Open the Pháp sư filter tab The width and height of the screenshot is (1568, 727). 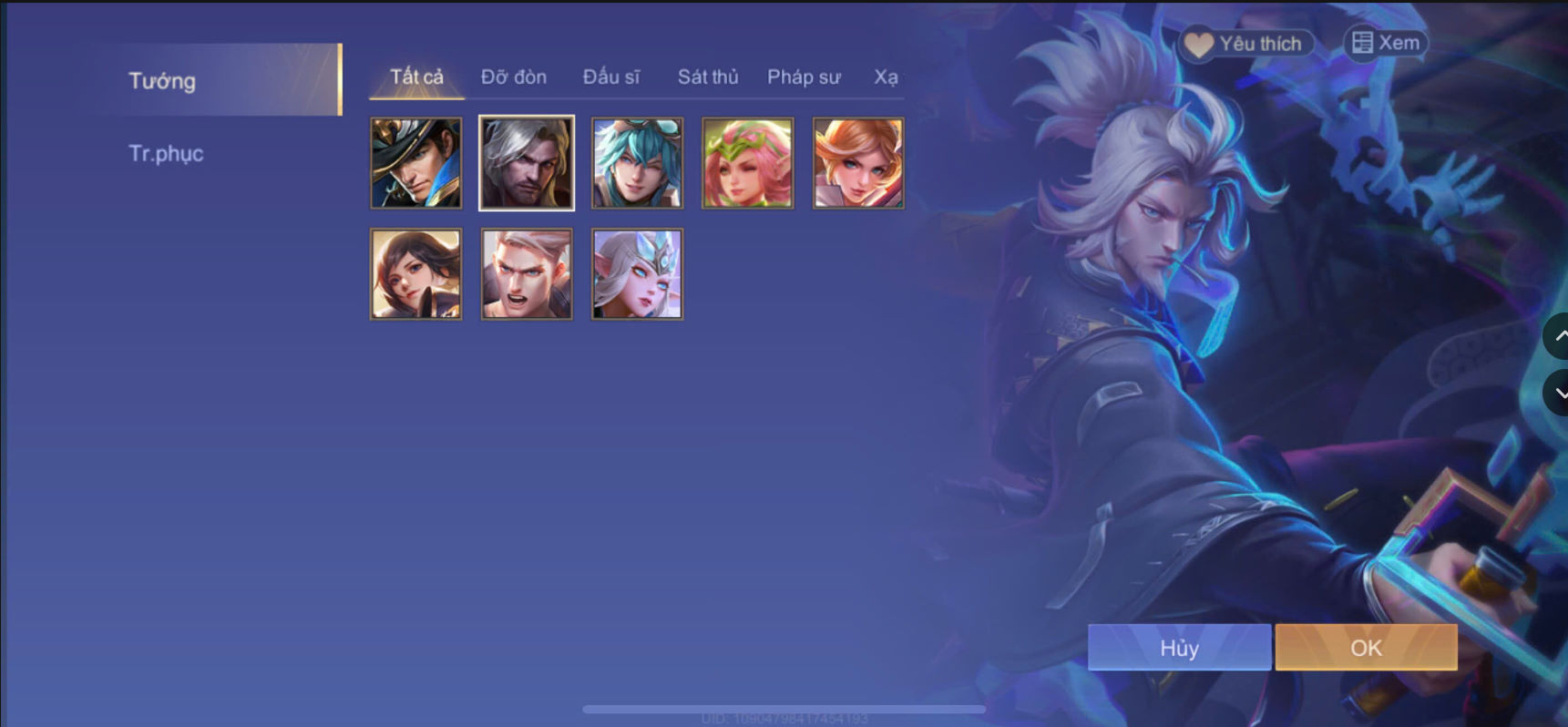(804, 77)
